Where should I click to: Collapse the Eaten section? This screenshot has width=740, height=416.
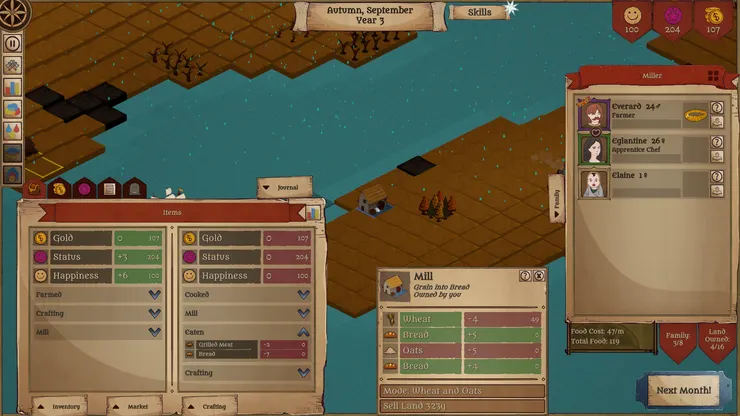click(x=303, y=331)
